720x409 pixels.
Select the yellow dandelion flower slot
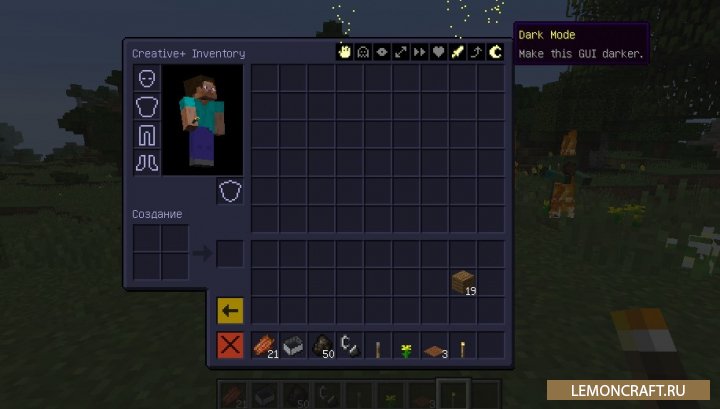tap(406, 348)
